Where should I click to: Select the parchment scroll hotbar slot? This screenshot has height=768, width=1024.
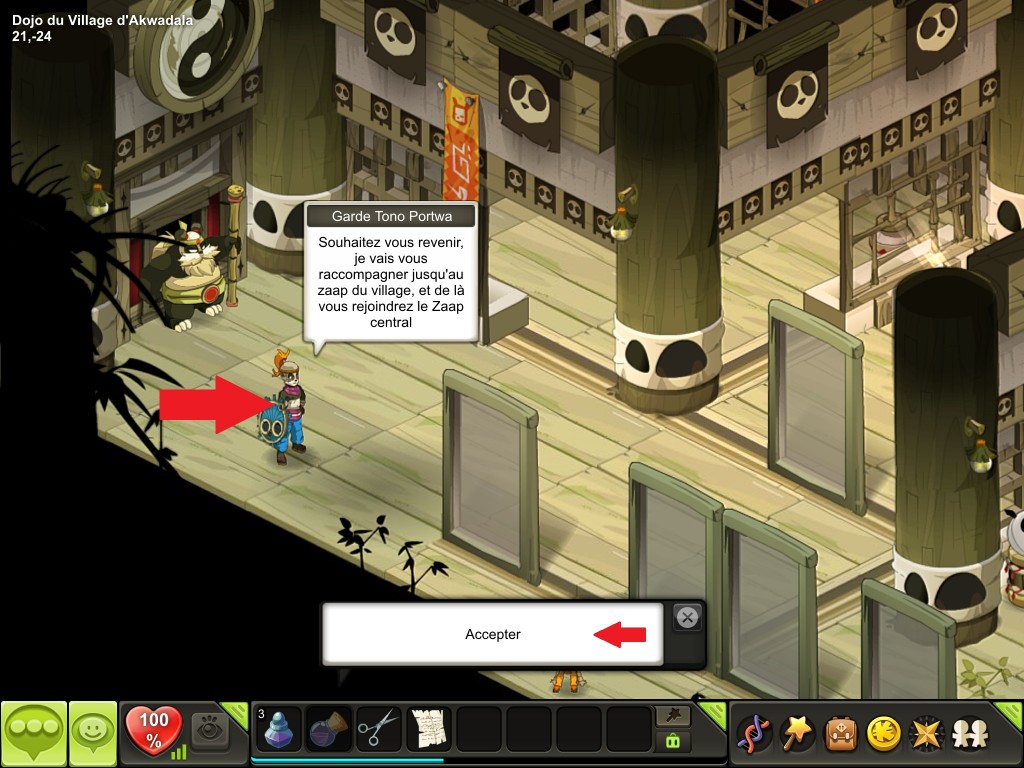click(429, 729)
